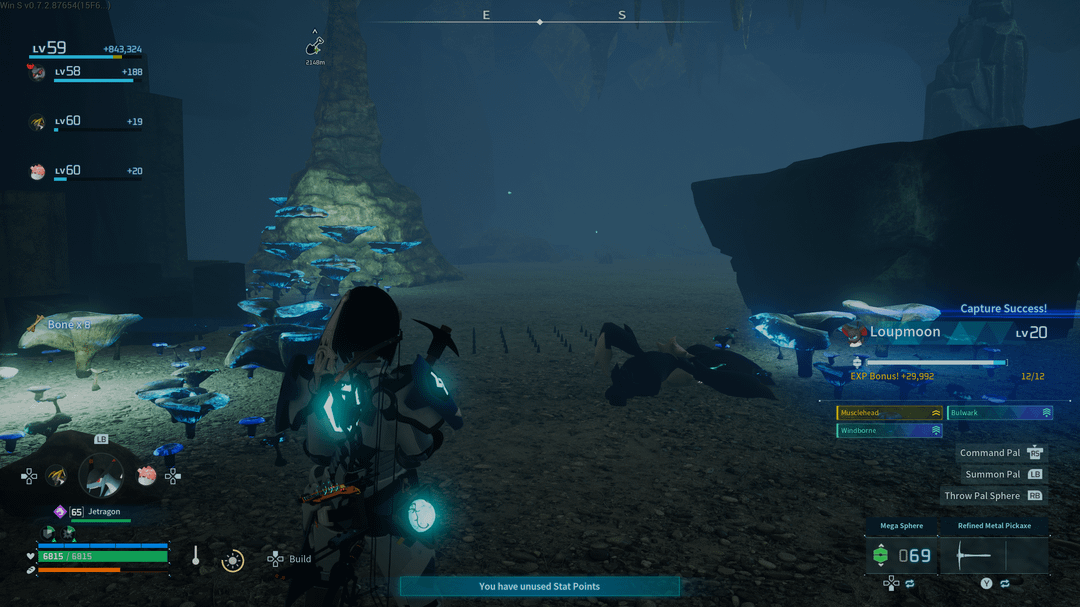Click the Windborne passive skill tag
The width and height of the screenshot is (1080, 607).
[x=889, y=431]
